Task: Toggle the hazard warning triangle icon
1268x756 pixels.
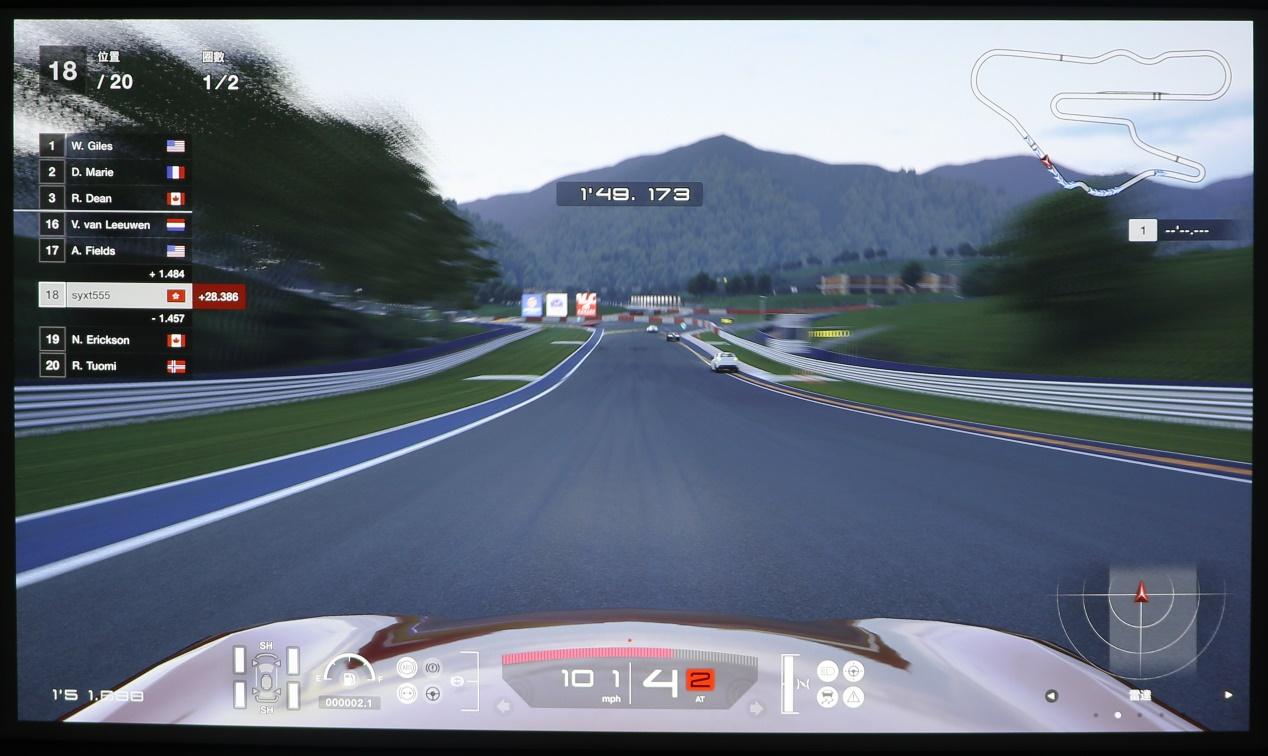Action: 853,697
